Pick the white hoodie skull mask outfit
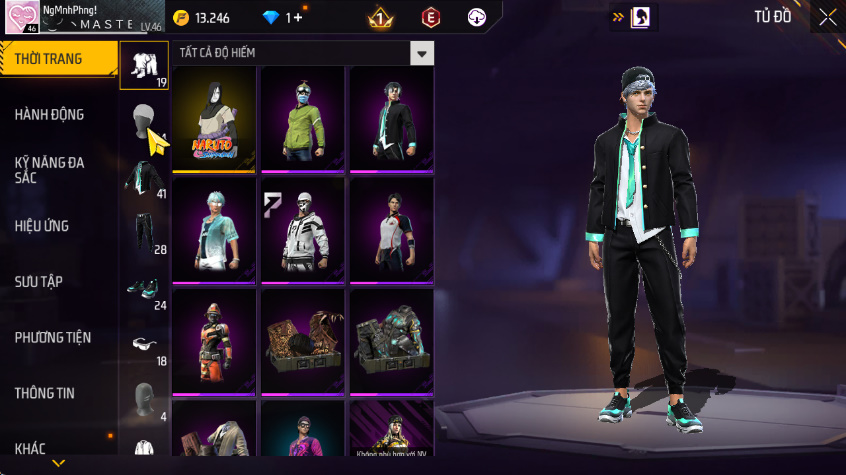Image resolution: width=846 pixels, height=475 pixels. pyautogui.click(x=302, y=232)
